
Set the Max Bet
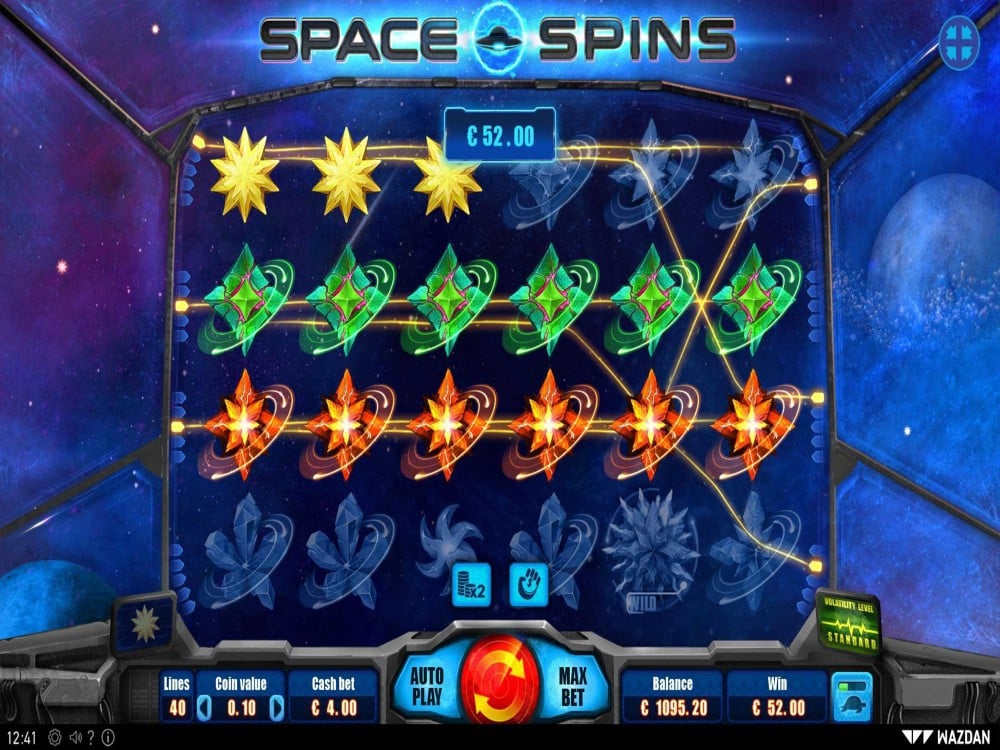tap(571, 684)
